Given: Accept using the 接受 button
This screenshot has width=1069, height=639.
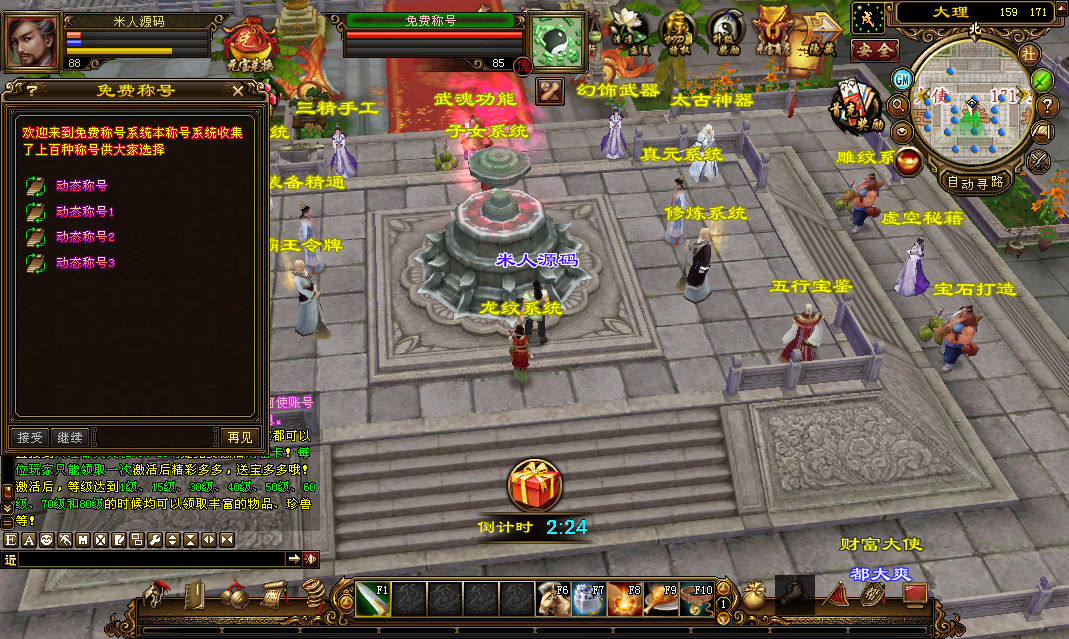Looking at the screenshot, I should [31, 437].
